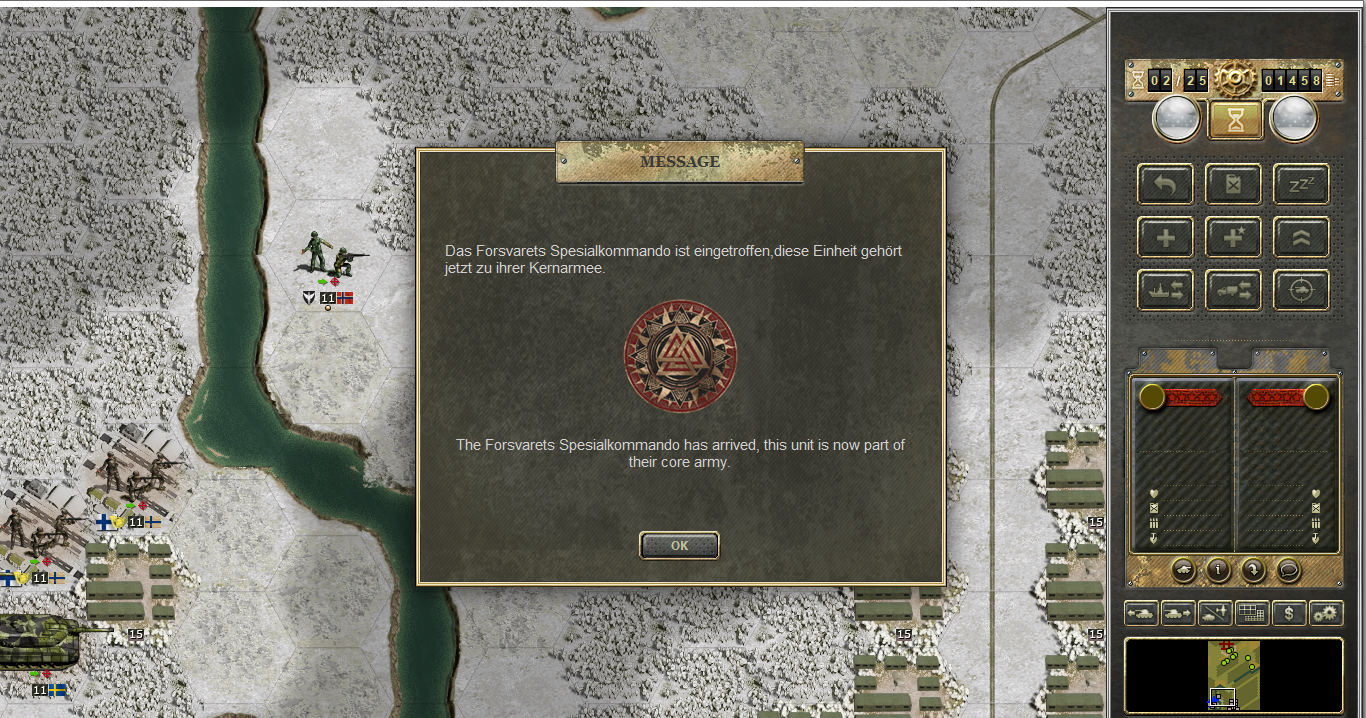Toggle the air and ground view button

click(1215, 613)
